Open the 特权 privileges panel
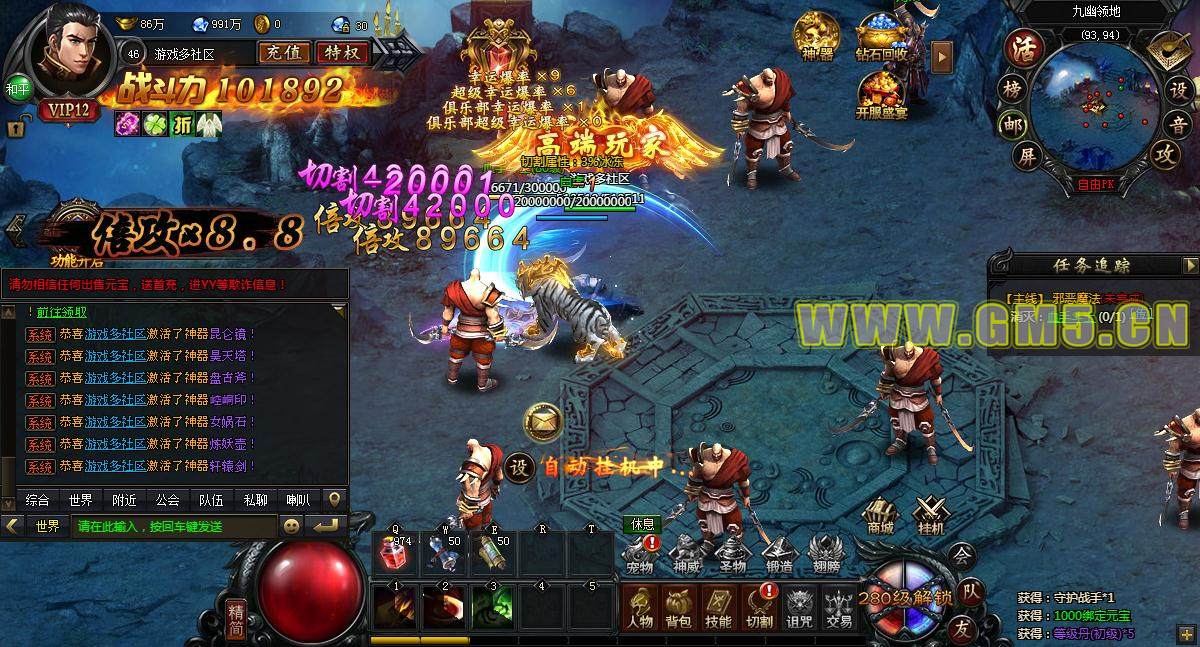The height and width of the screenshot is (647, 1200). (x=341, y=53)
